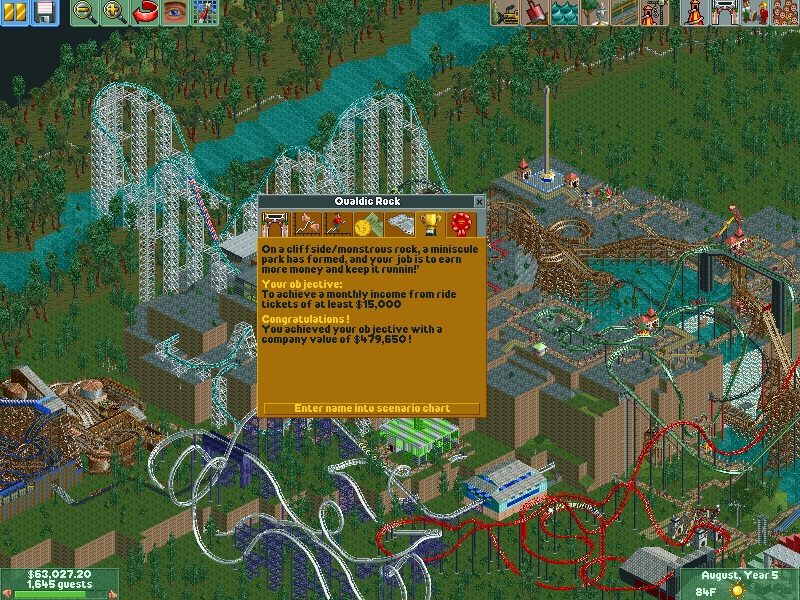The image size is (800, 600).
Task: Open the park map icon
Action: 205,13
